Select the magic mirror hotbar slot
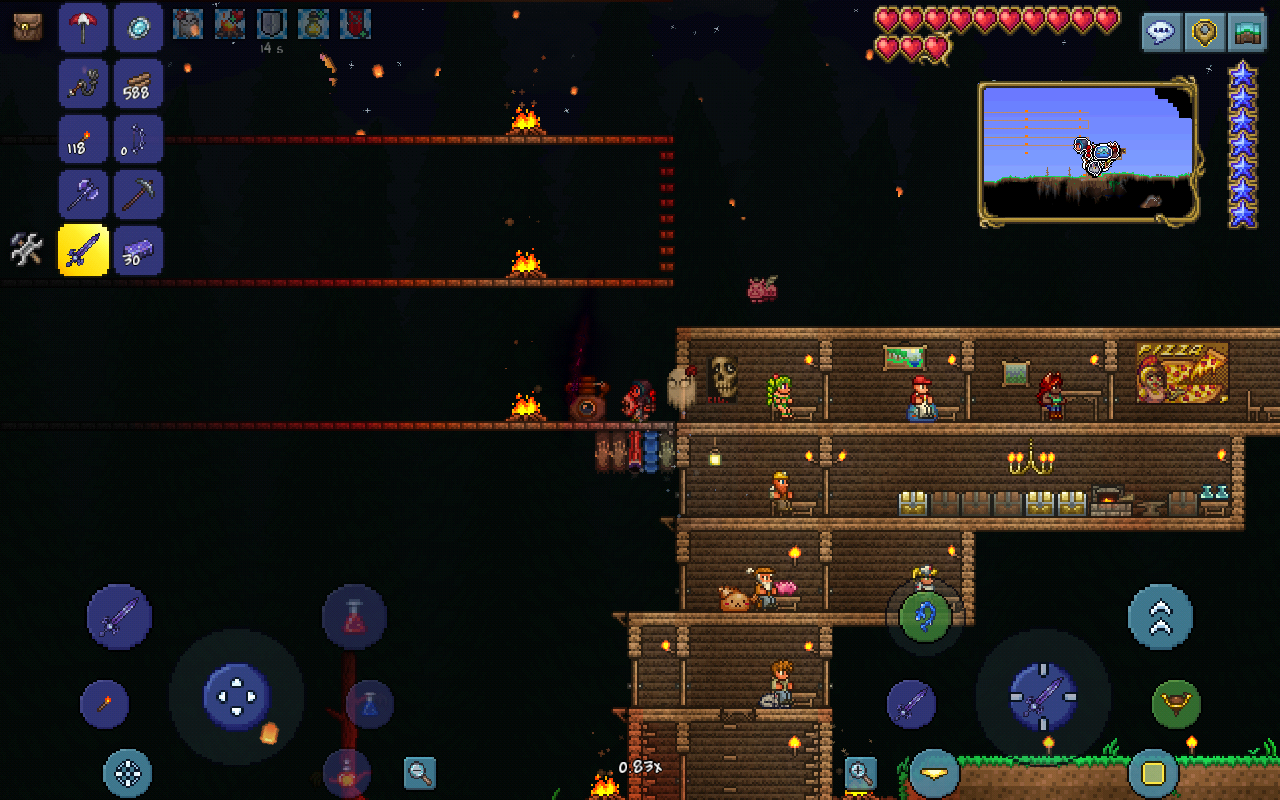The image size is (1280, 800). [x=138, y=27]
